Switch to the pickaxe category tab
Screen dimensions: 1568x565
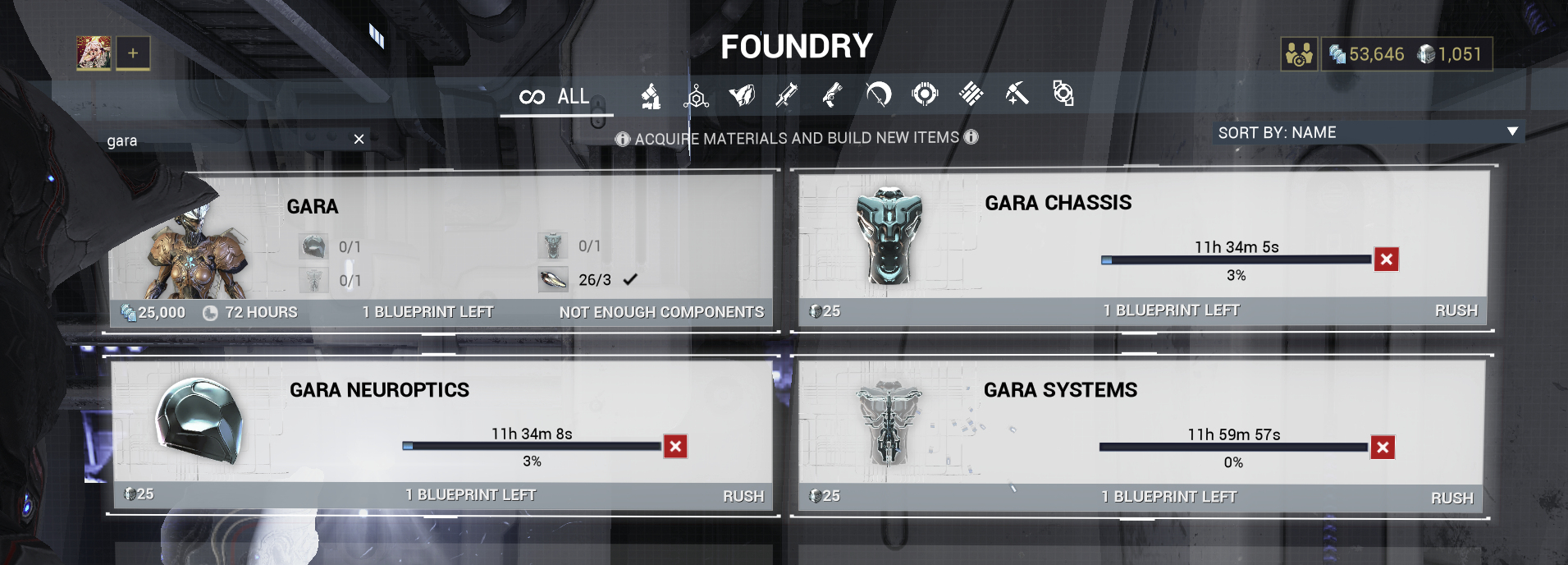(1017, 94)
